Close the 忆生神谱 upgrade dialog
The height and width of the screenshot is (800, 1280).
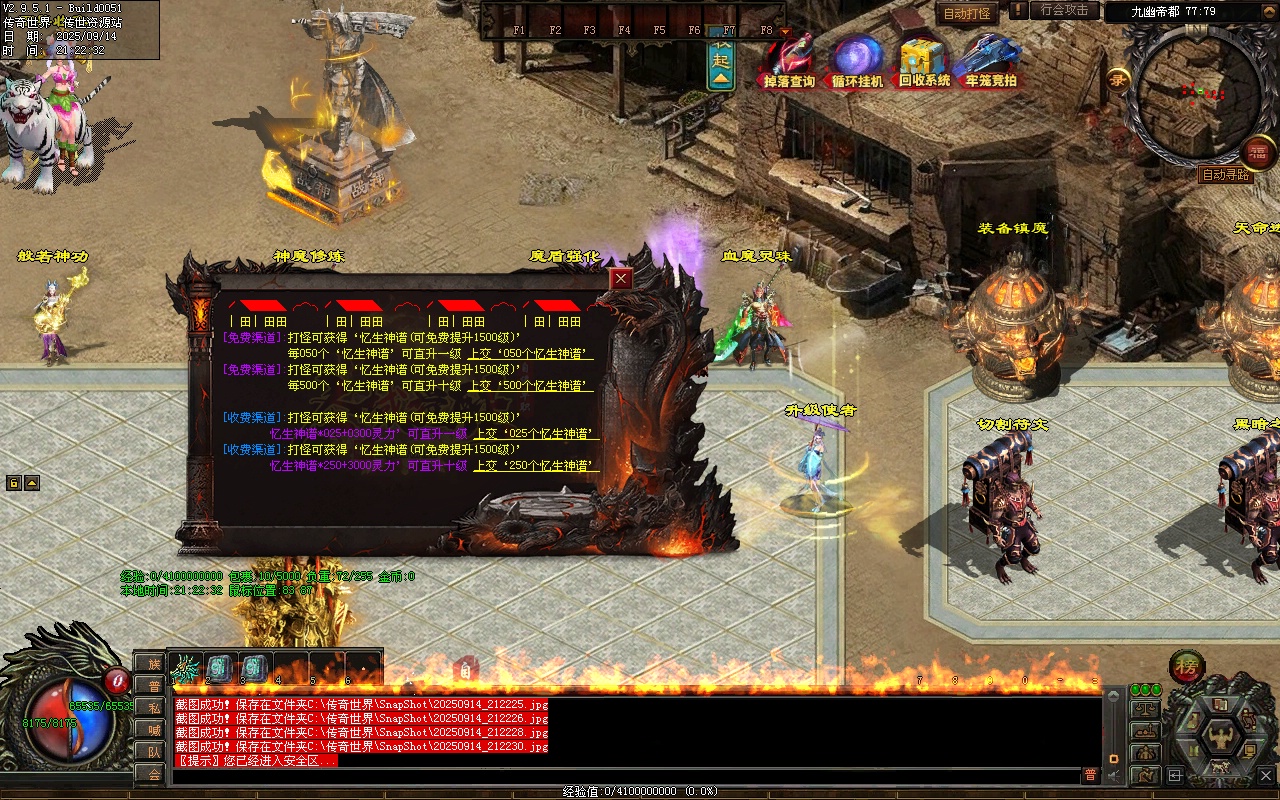coord(622,279)
